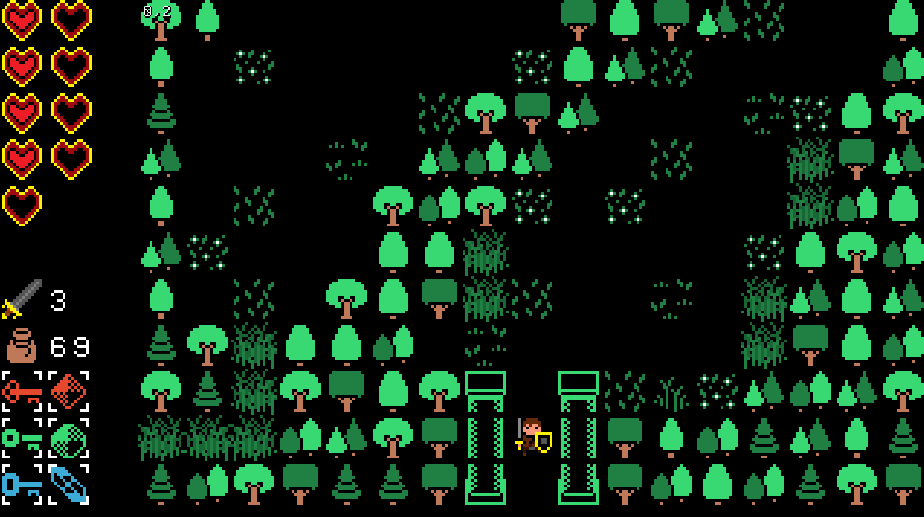Viewport: 924px width, 517px height.
Task: Choose the blue oval crystal slot
Action: coord(69,484)
